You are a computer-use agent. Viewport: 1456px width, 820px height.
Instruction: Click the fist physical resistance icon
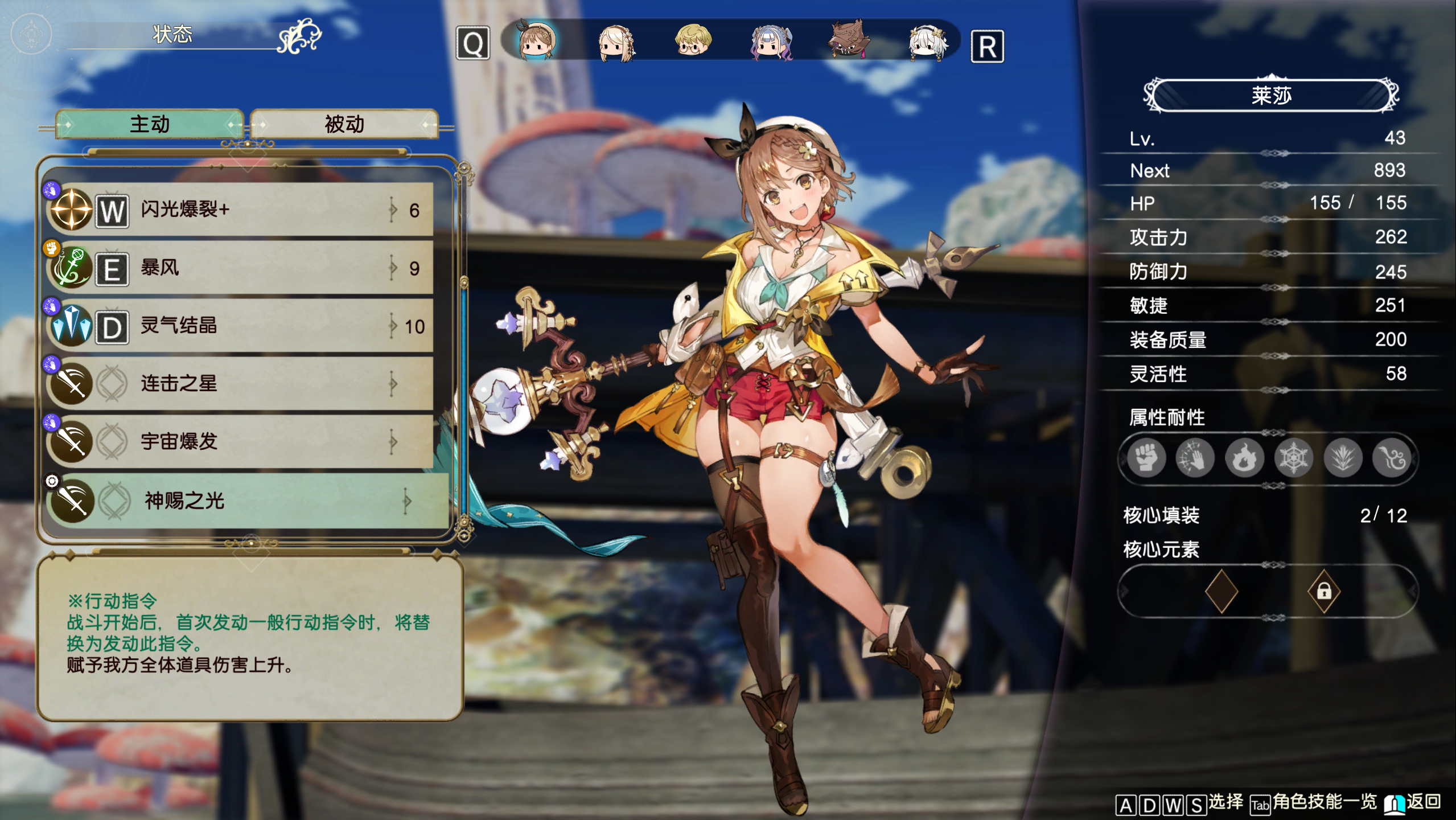(1146, 458)
